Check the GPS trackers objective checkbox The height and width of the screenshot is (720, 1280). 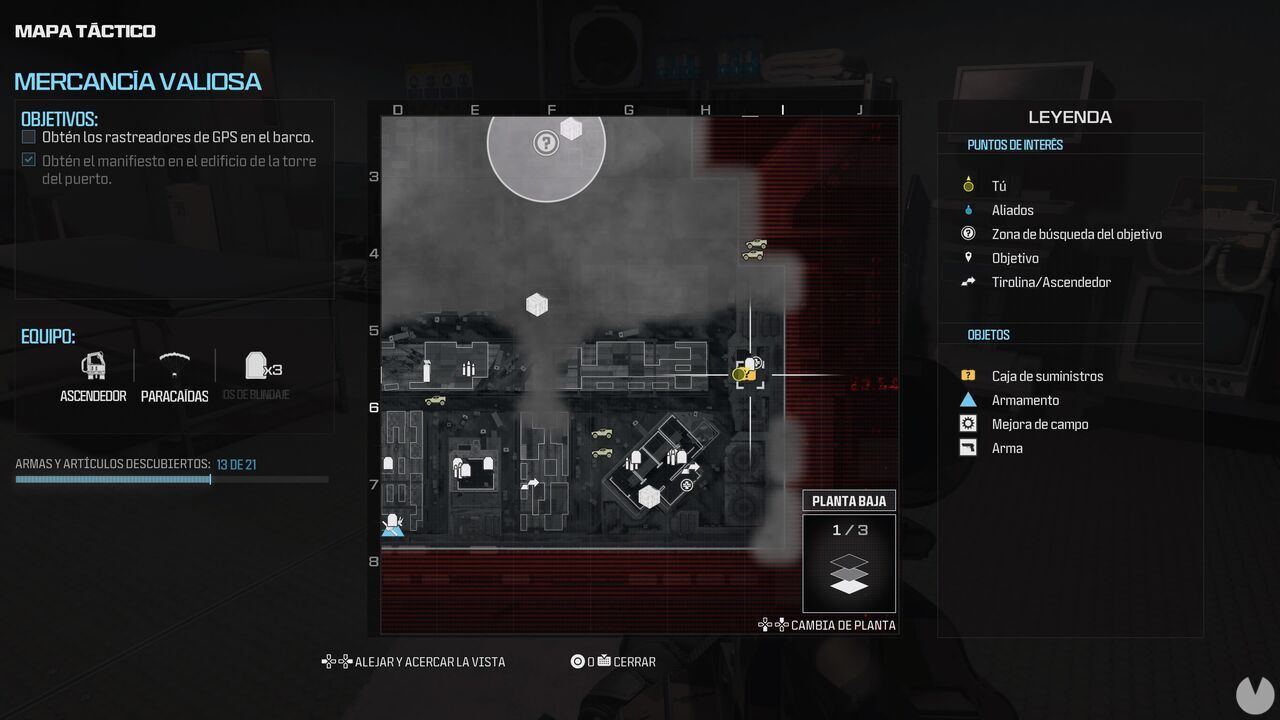click(x=28, y=136)
